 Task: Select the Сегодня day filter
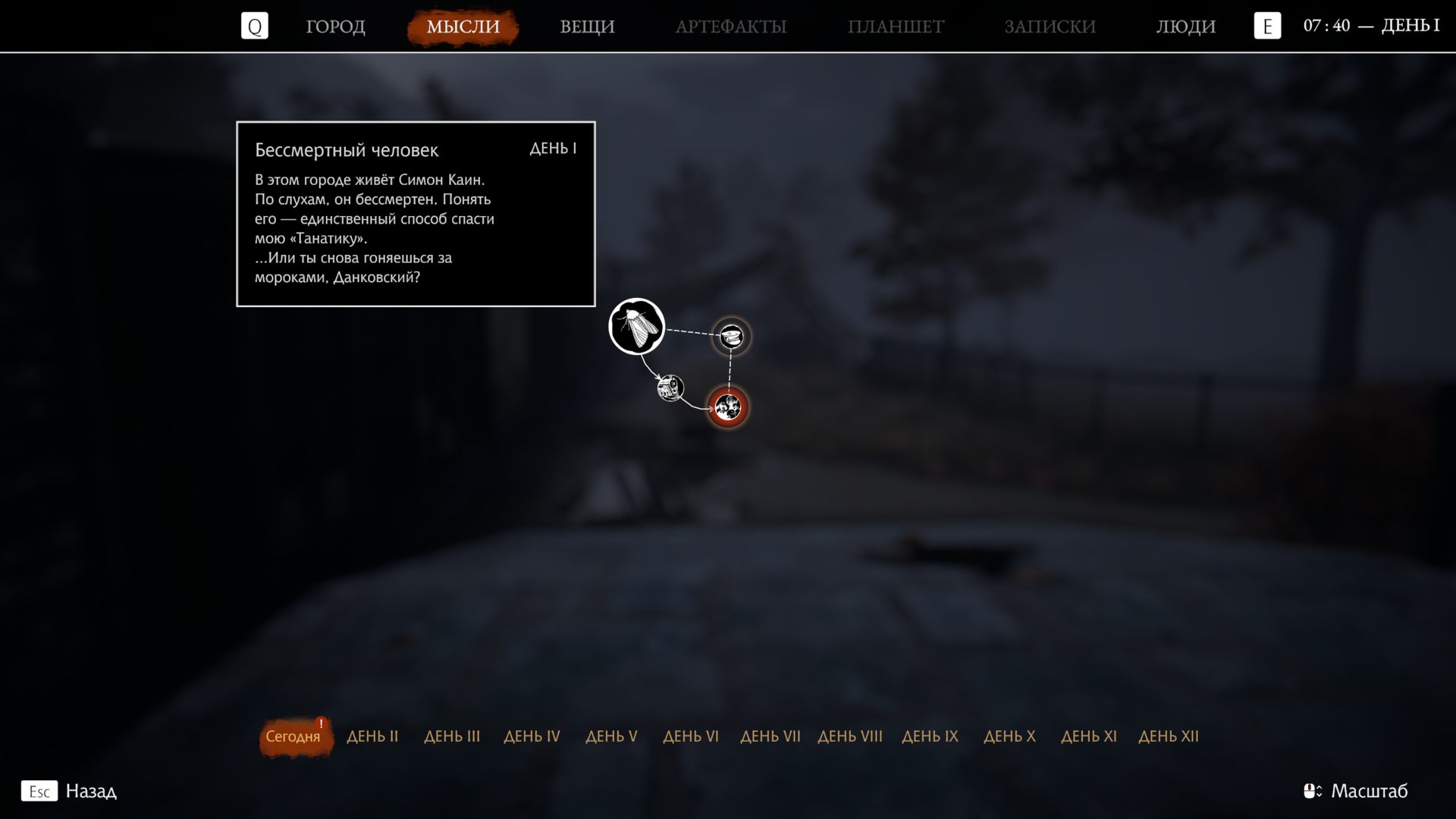click(x=293, y=736)
